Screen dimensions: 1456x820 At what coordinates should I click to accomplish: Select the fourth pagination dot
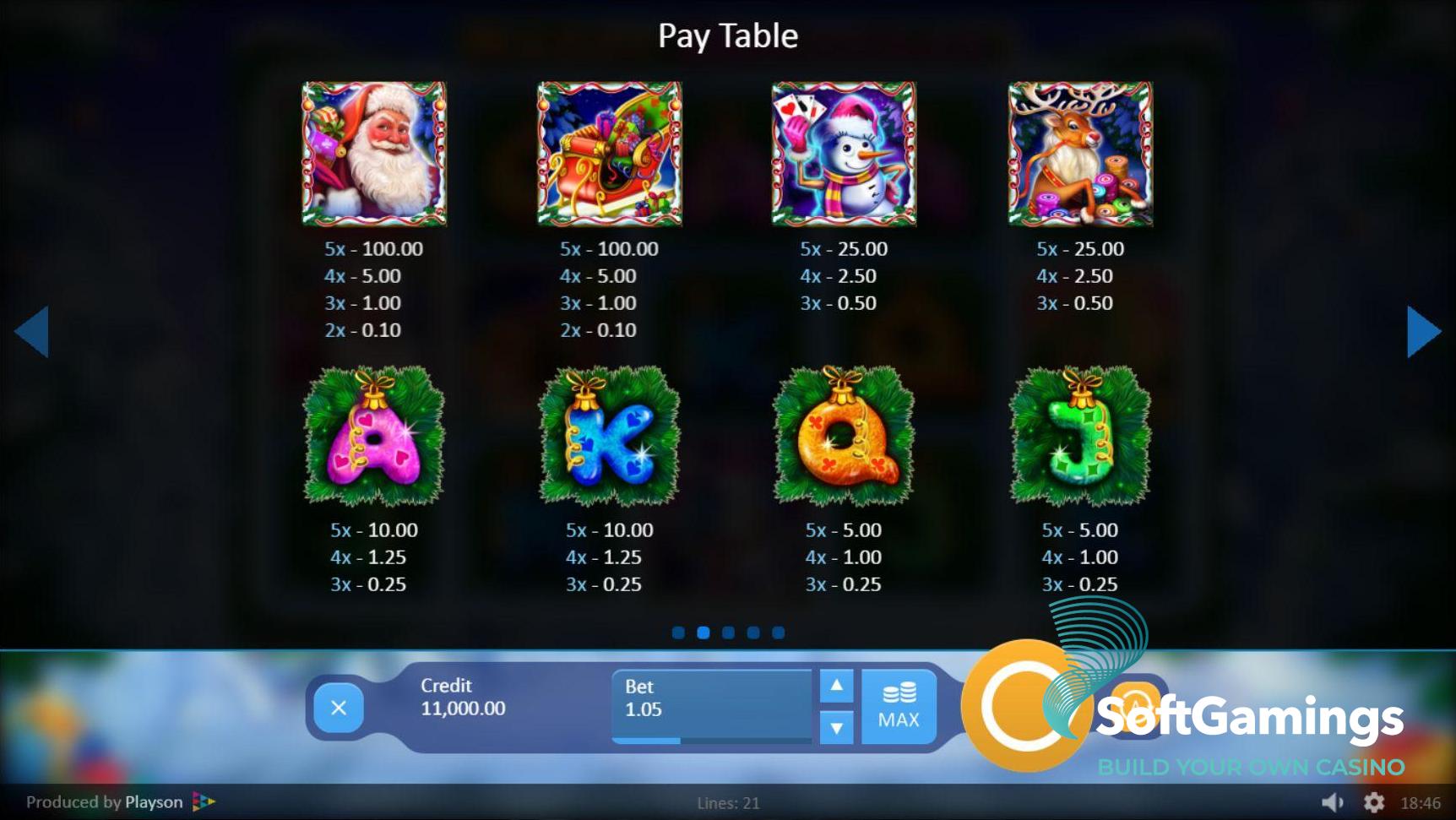[x=753, y=633]
